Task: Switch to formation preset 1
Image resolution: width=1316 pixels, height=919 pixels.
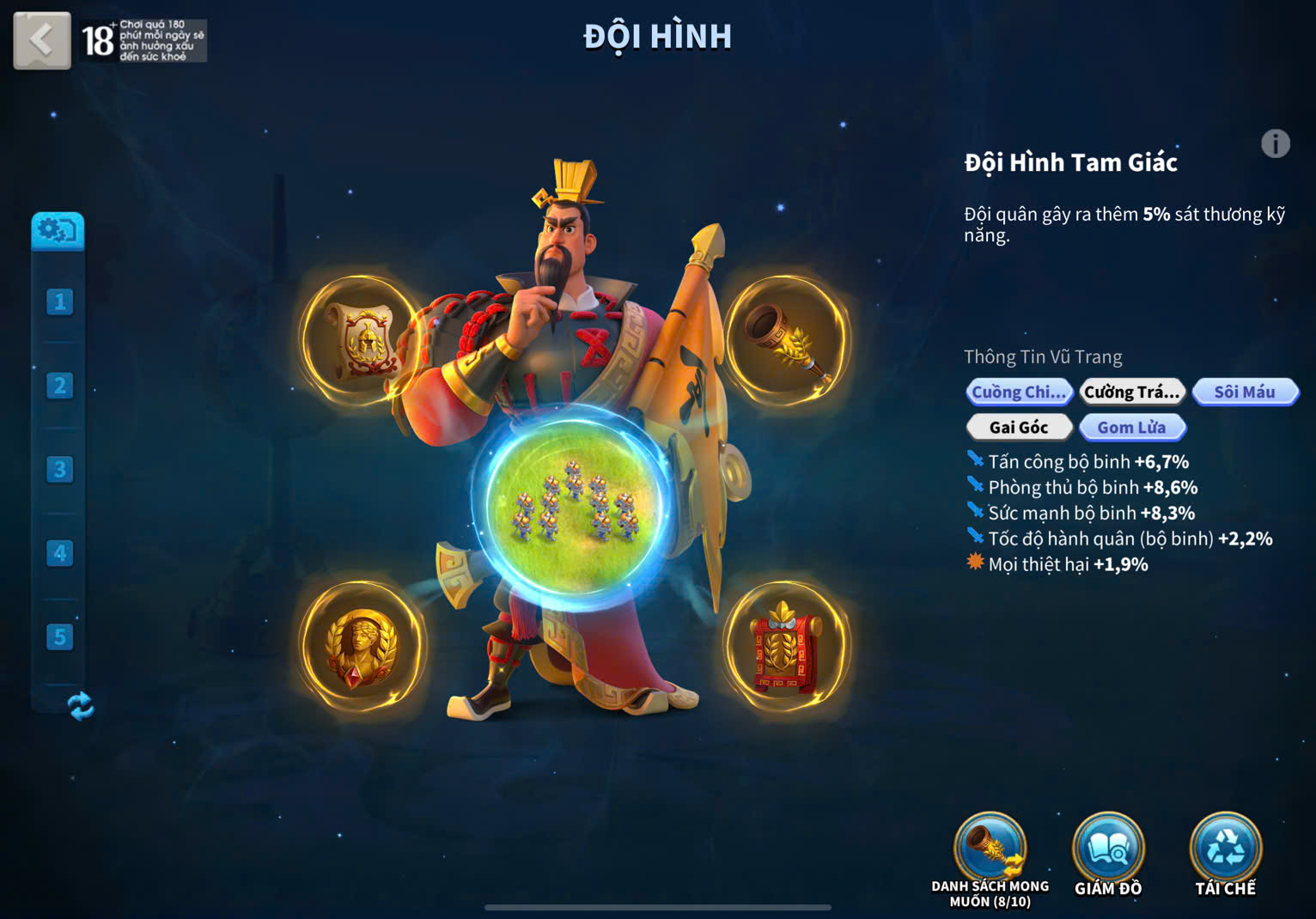Action: tap(59, 301)
